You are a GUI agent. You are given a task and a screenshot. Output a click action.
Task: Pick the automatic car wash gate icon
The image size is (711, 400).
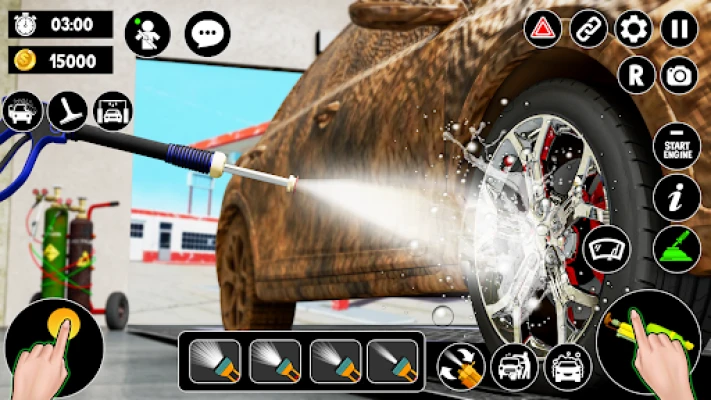click(113, 110)
